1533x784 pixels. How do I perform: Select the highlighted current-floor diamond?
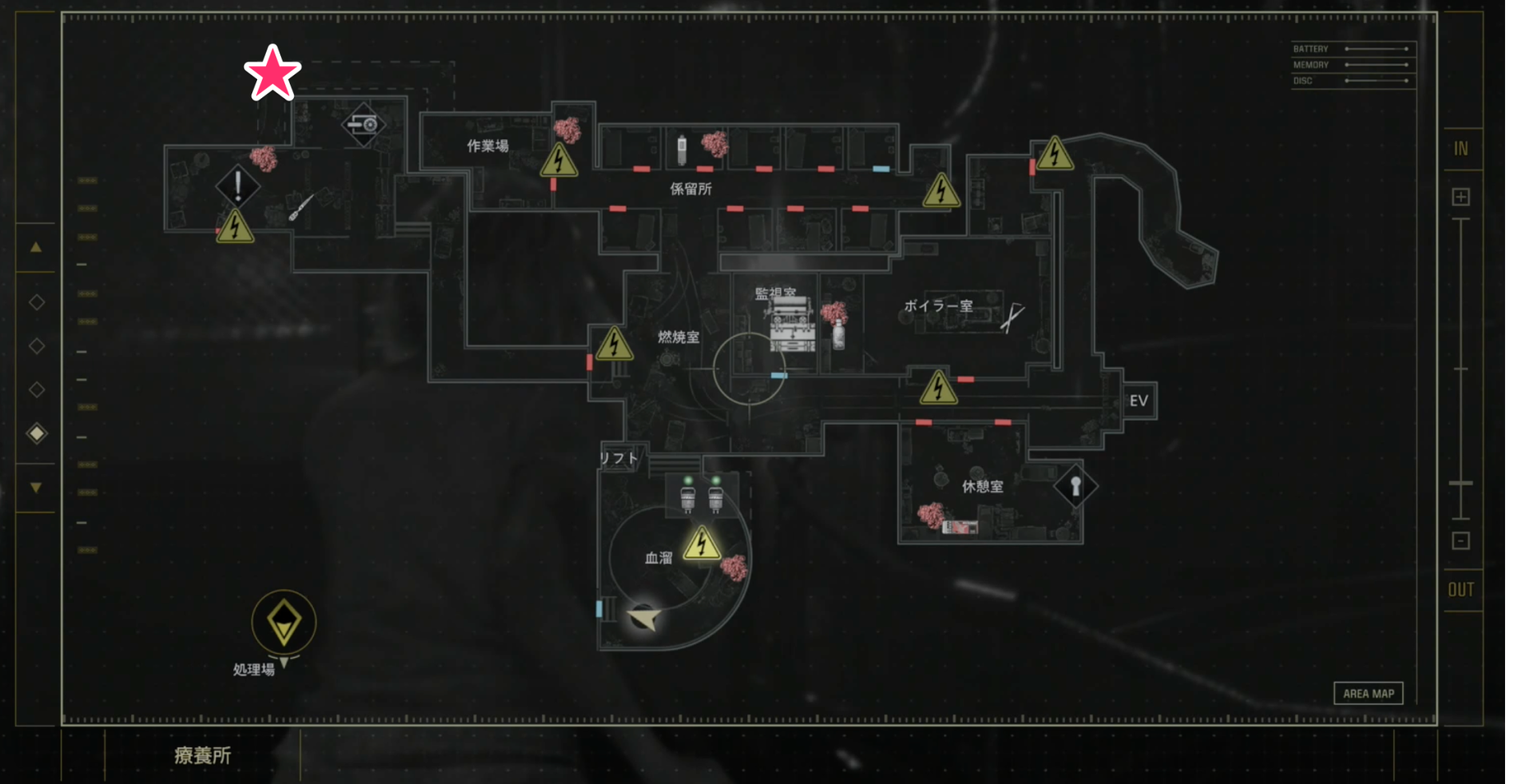(x=37, y=434)
